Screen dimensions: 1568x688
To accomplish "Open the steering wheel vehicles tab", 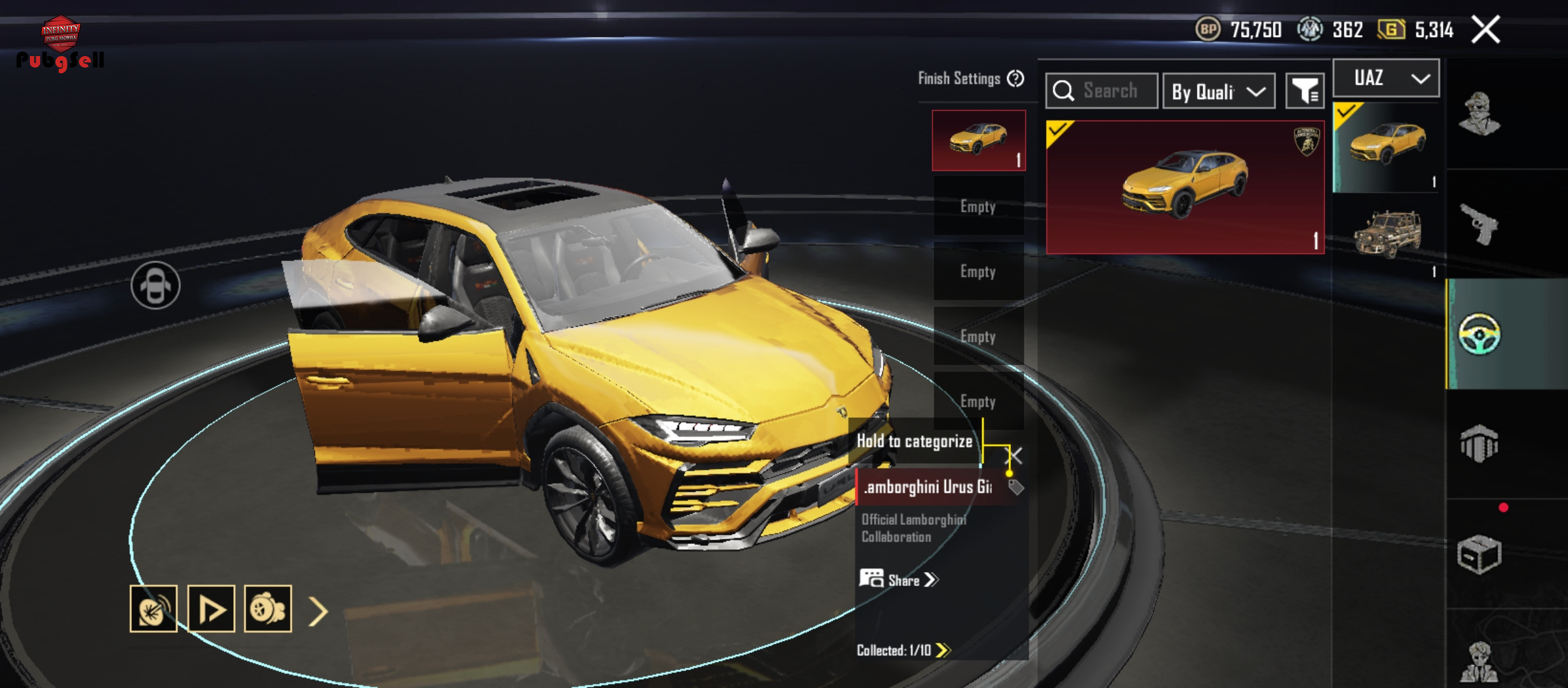I will [1479, 334].
